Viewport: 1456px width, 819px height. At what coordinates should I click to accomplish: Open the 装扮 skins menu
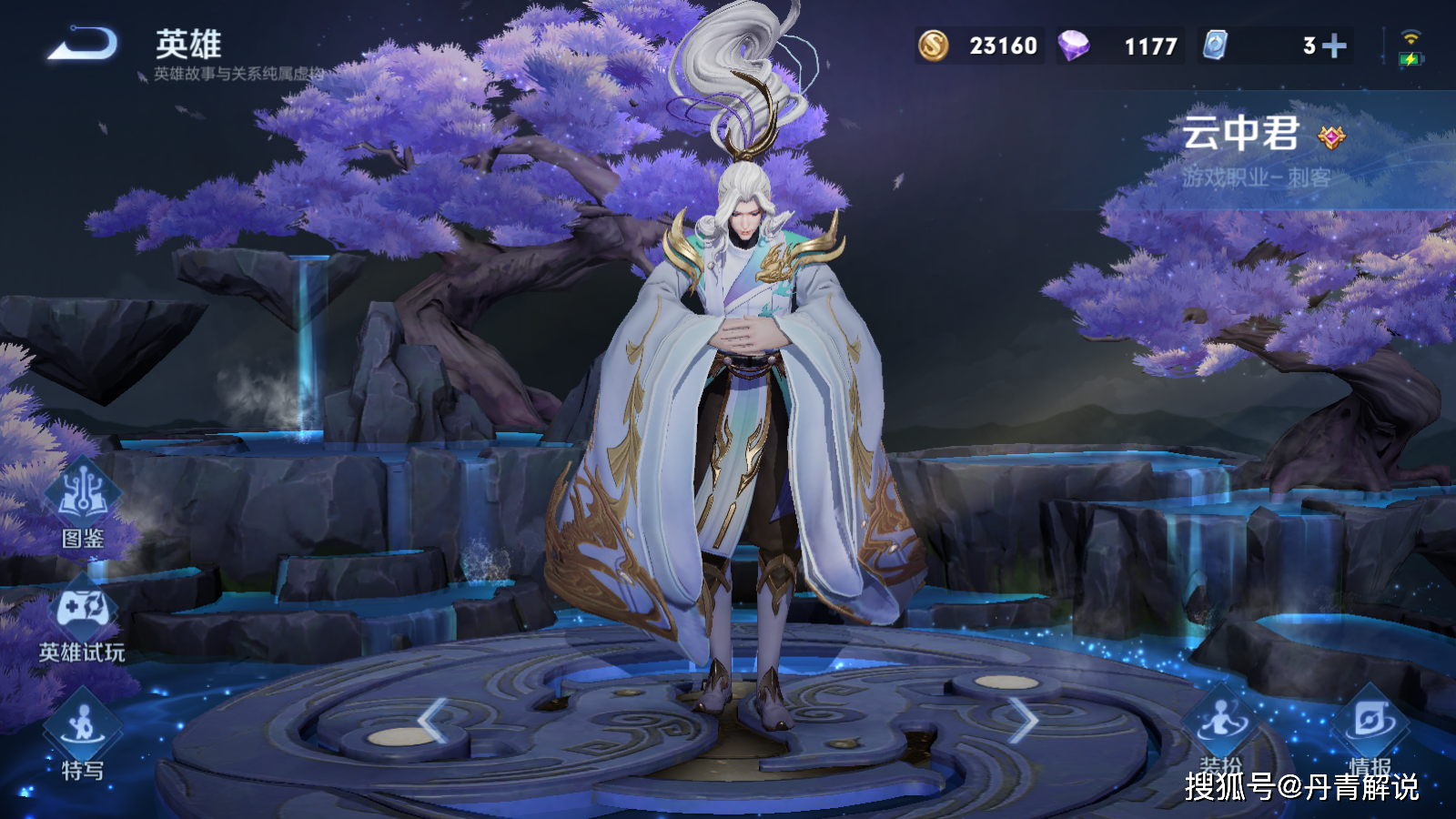click(x=1220, y=728)
